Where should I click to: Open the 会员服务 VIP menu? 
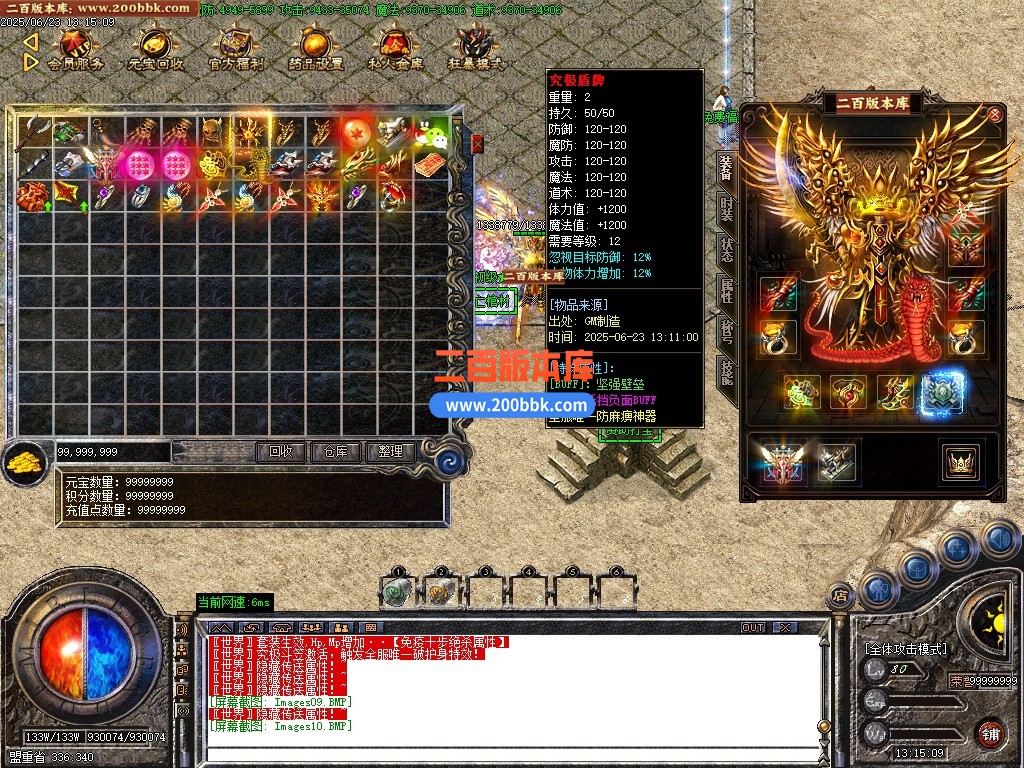[x=75, y=49]
